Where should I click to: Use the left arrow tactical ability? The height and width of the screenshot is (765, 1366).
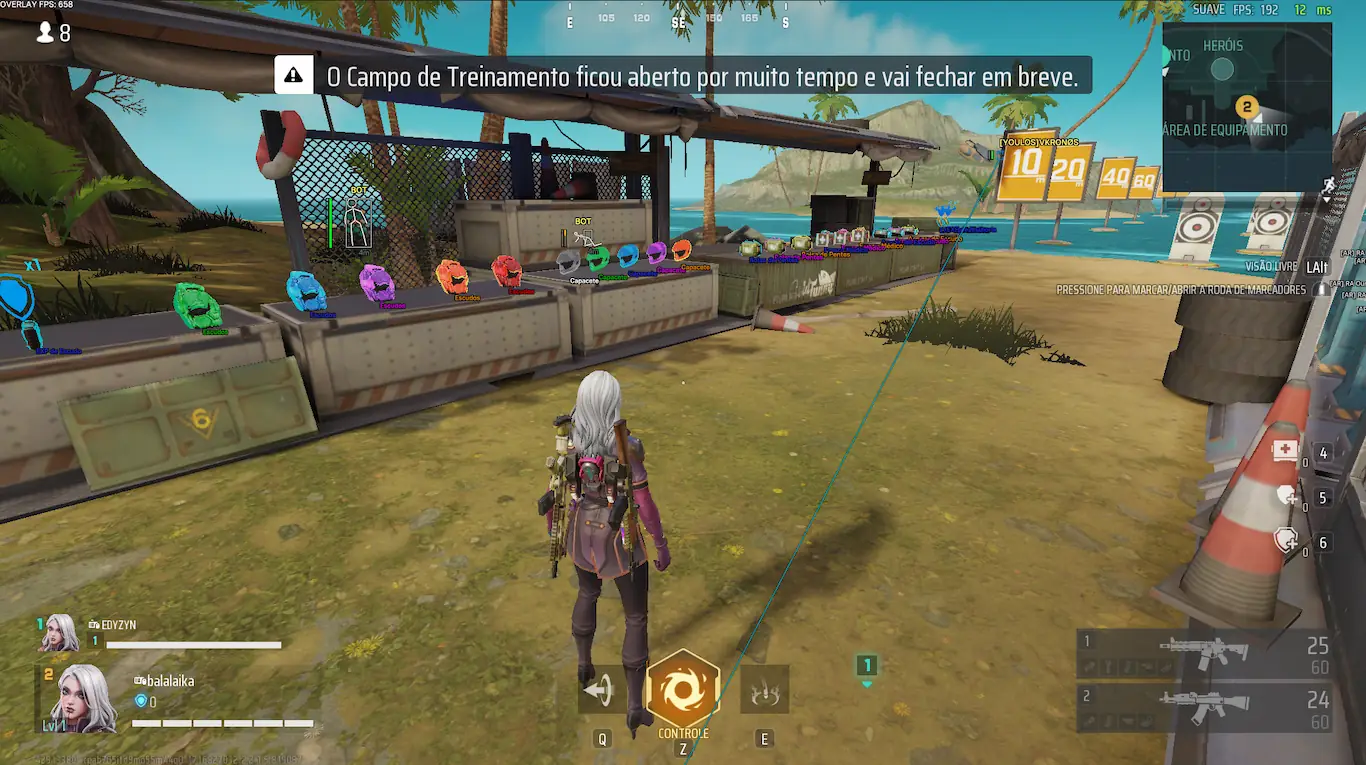pos(600,690)
